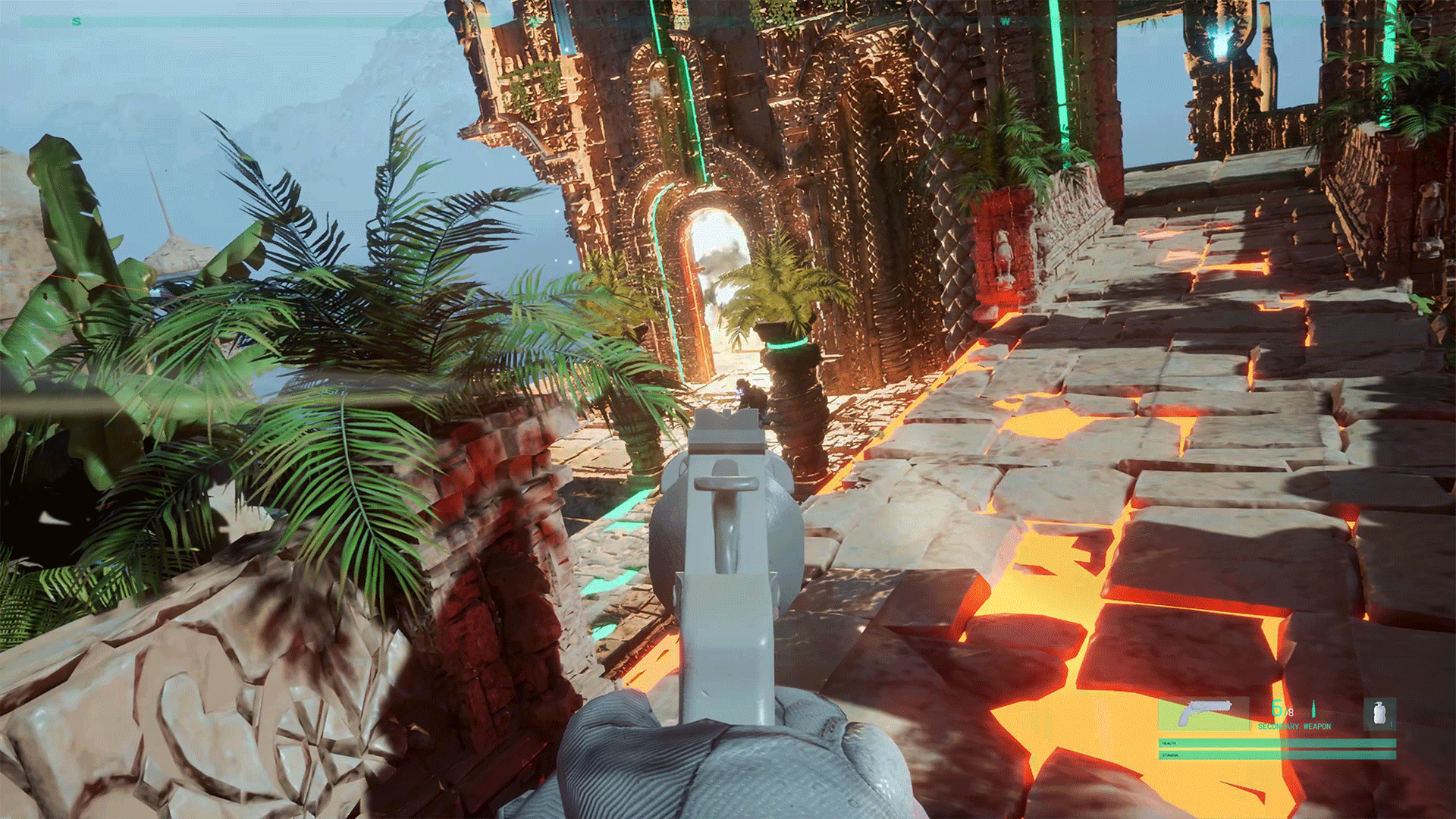The image size is (1456, 819).
Task: Click the bullet ammo type icon
Action: click(x=1313, y=709)
